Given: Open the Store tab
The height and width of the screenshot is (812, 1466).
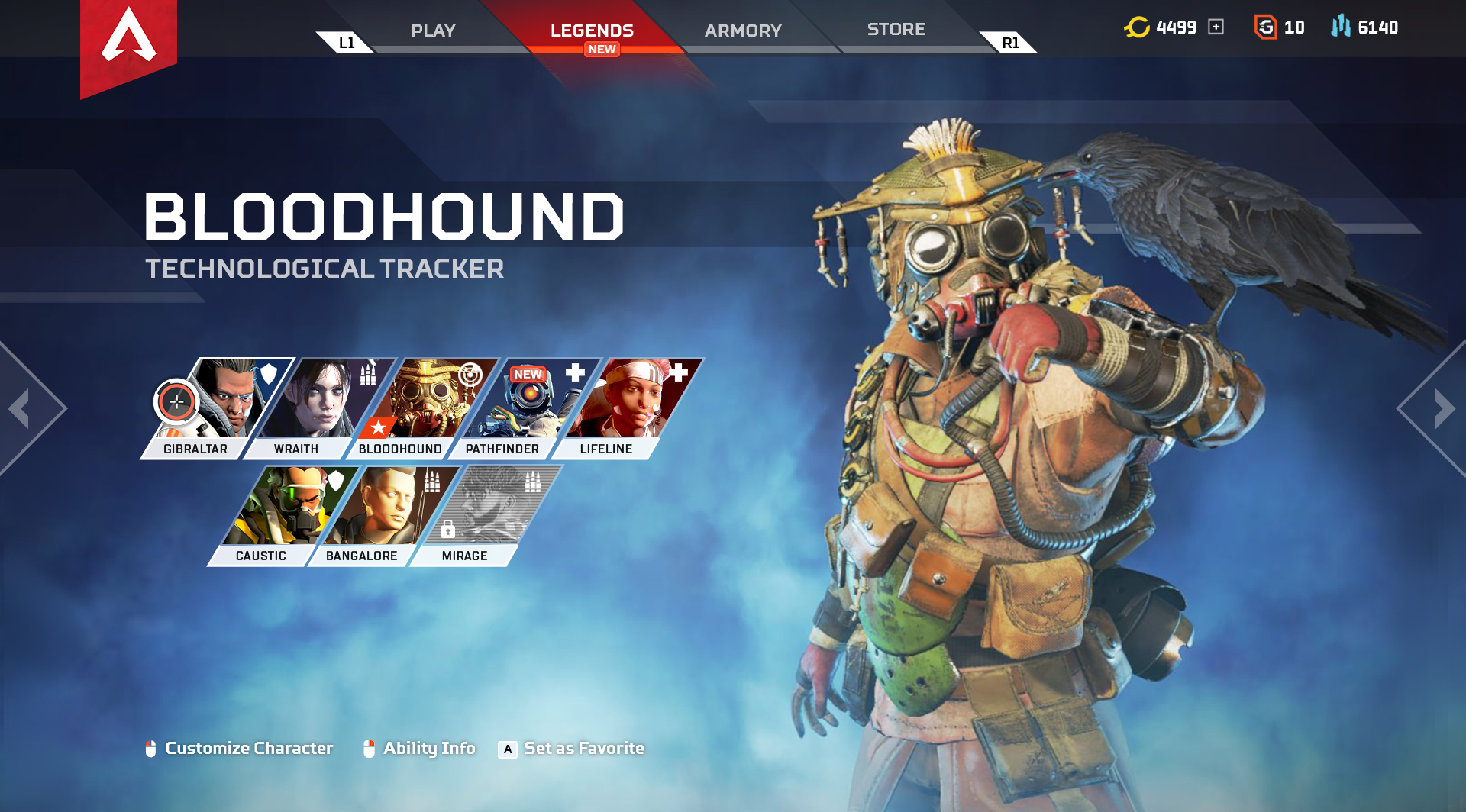Looking at the screenshot, I should pyautogui.click(x=896, y=29).
